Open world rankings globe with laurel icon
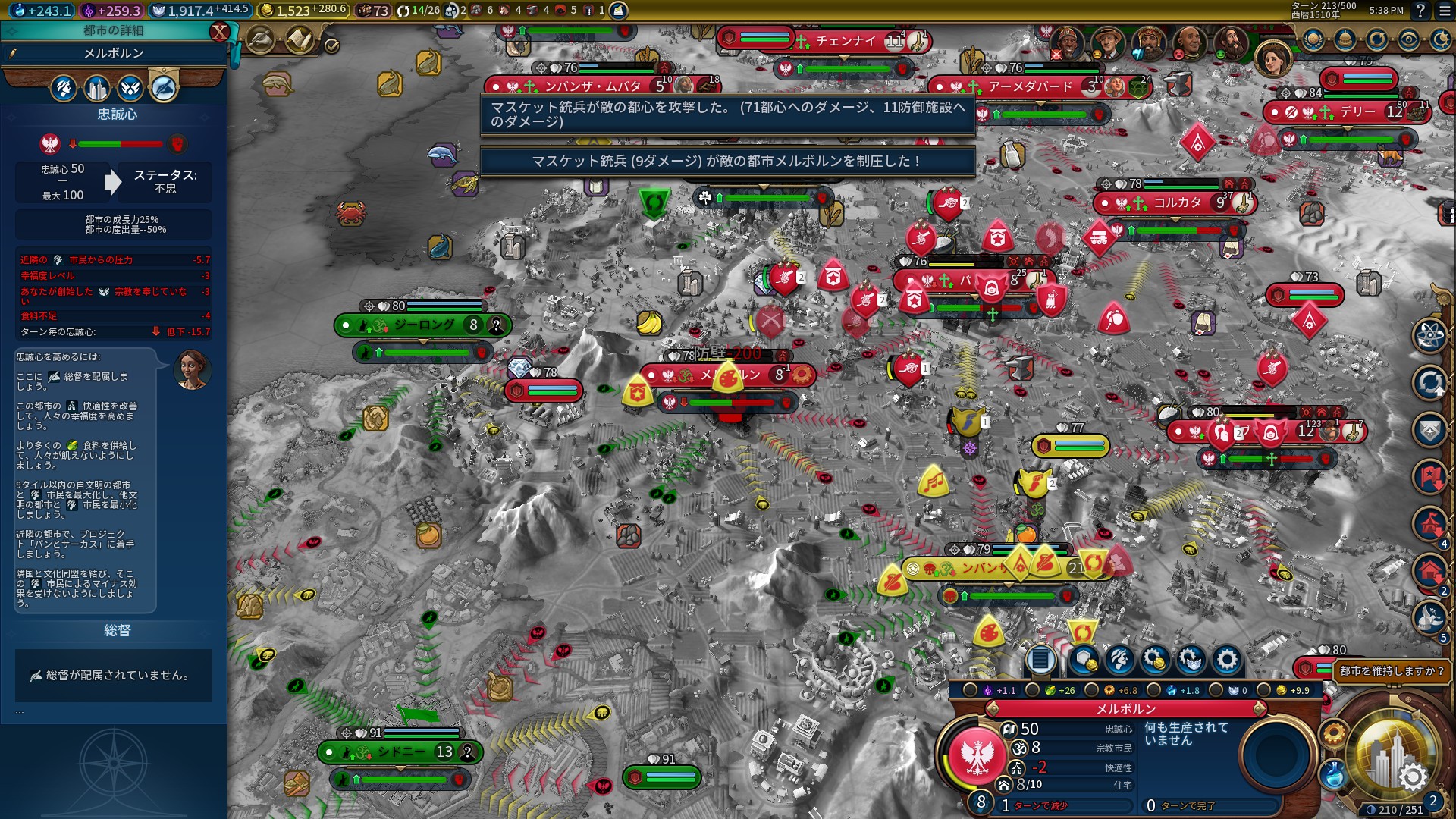Viewport: 1456px width, 819px height. coord(1313,39)
